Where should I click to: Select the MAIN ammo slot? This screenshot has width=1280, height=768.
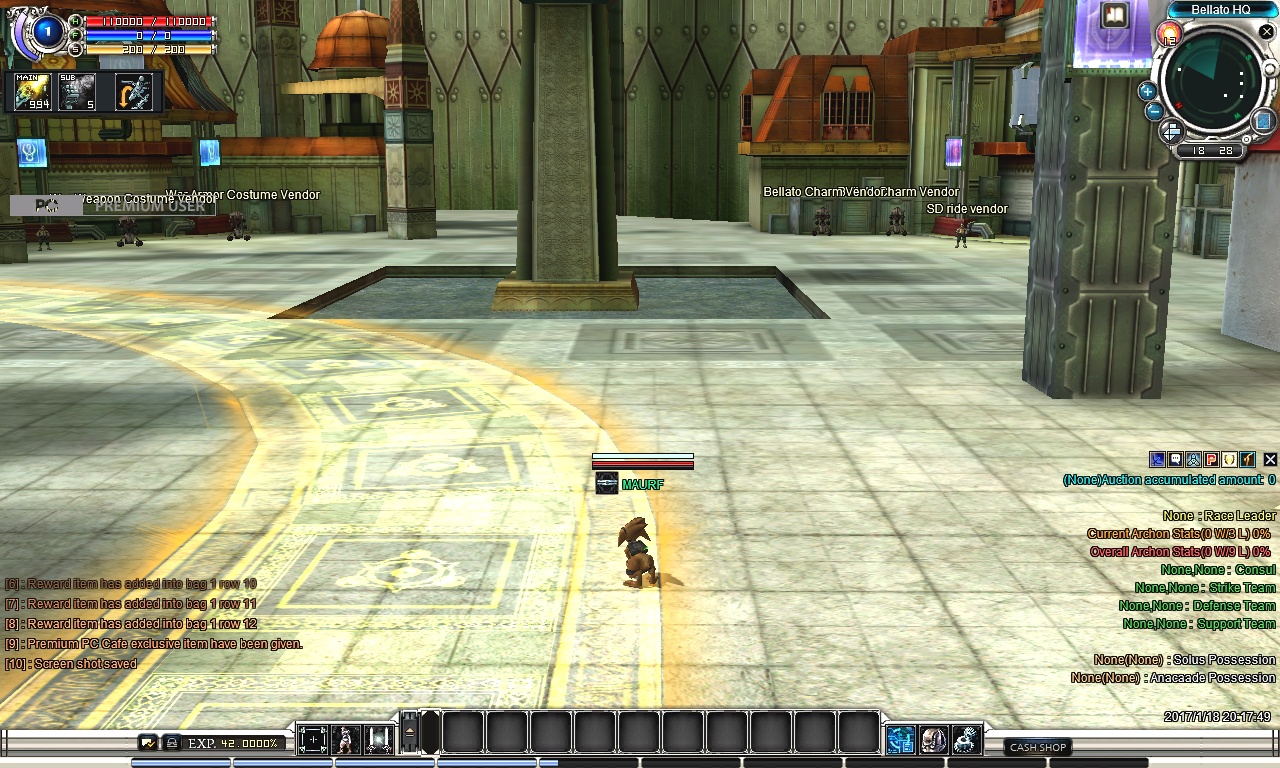(x=32, y=92)
